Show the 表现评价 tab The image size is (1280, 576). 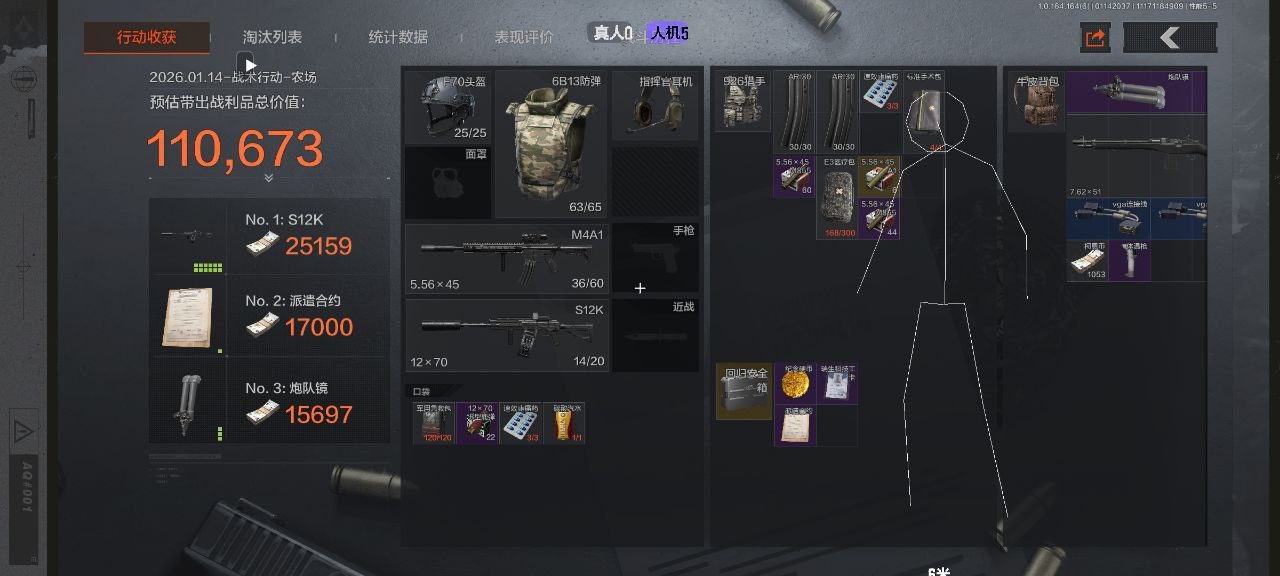pos(524,38)
